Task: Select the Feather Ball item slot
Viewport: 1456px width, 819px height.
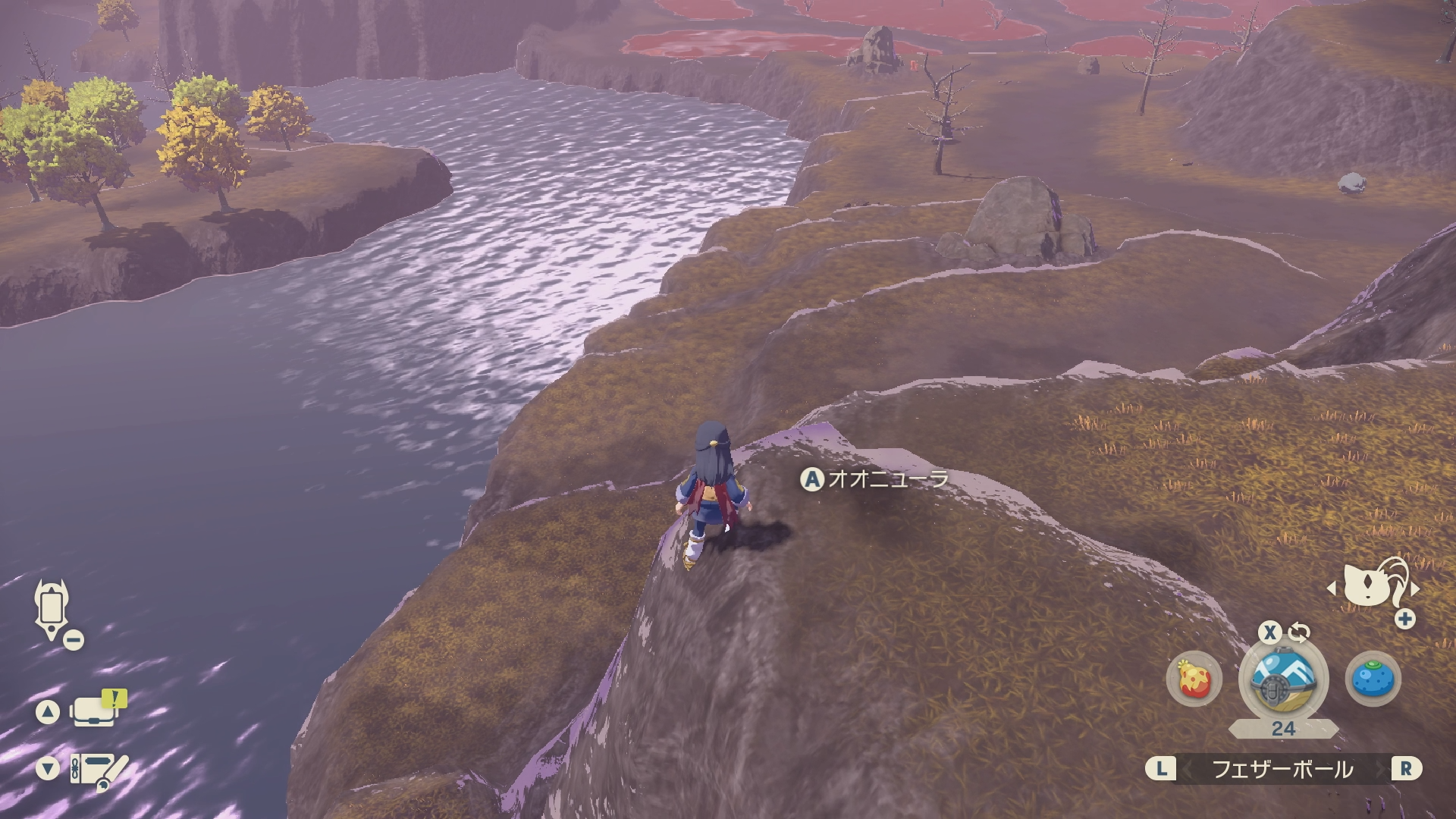Action: click(1283, 679)
